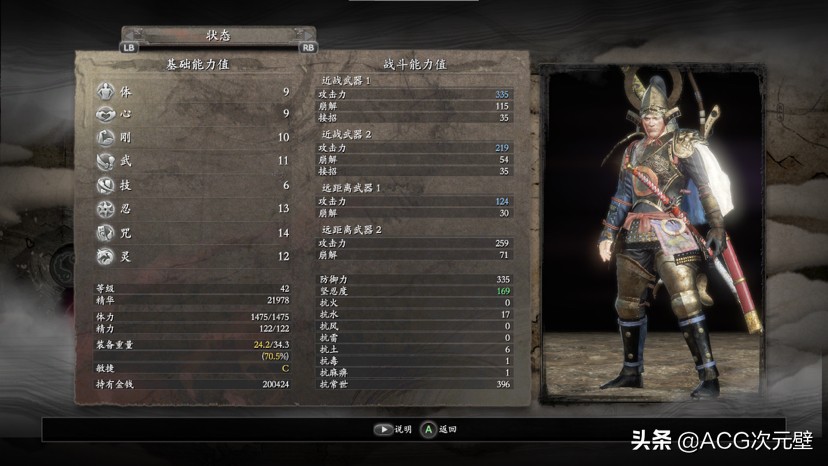Select the 状态 status tab
The image size is (828, 466).
(218, 33)
